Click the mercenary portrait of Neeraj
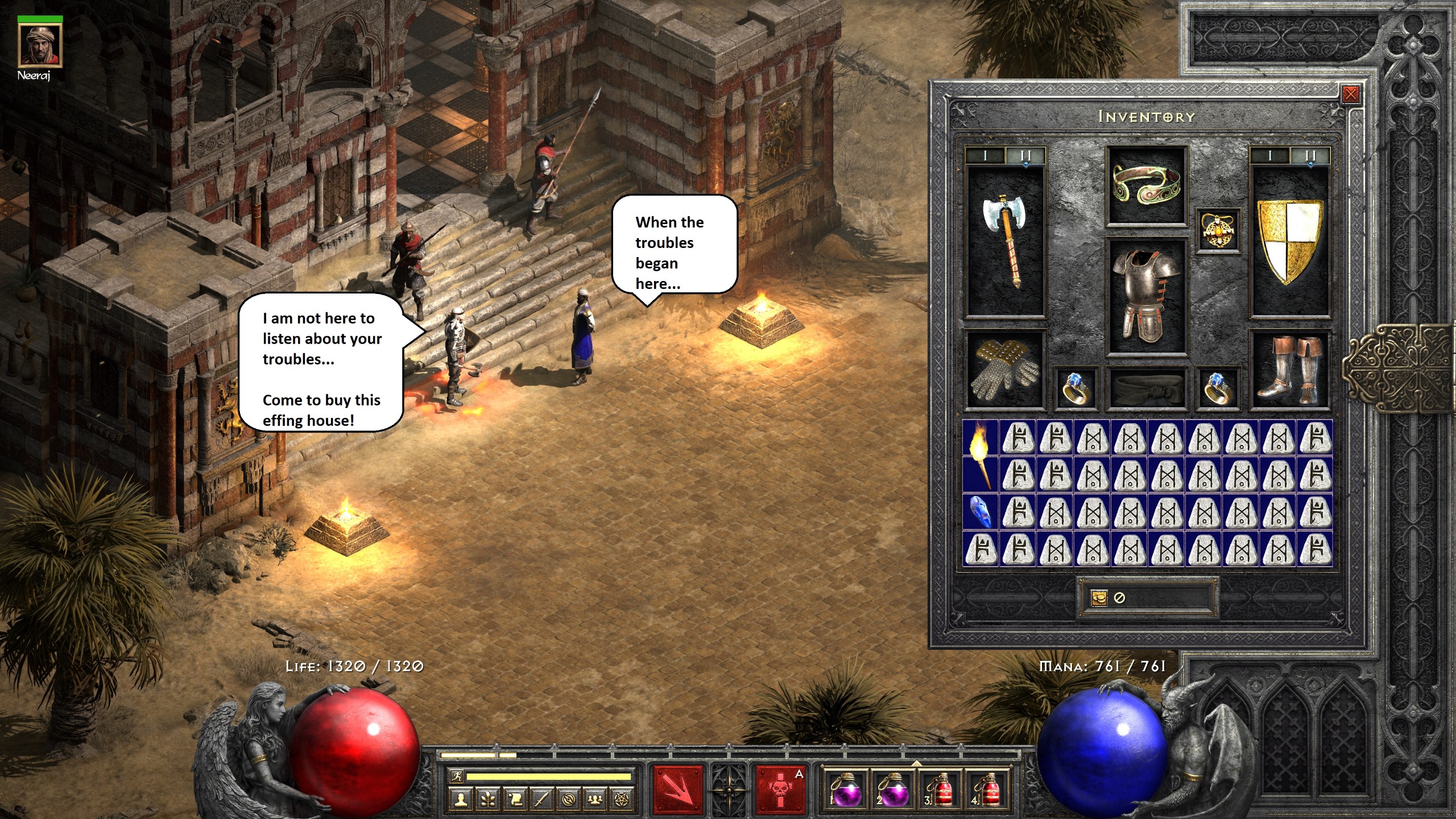The height and width of the screenshot is (819, 1456). pyautogui.click(x=40, y=45)
